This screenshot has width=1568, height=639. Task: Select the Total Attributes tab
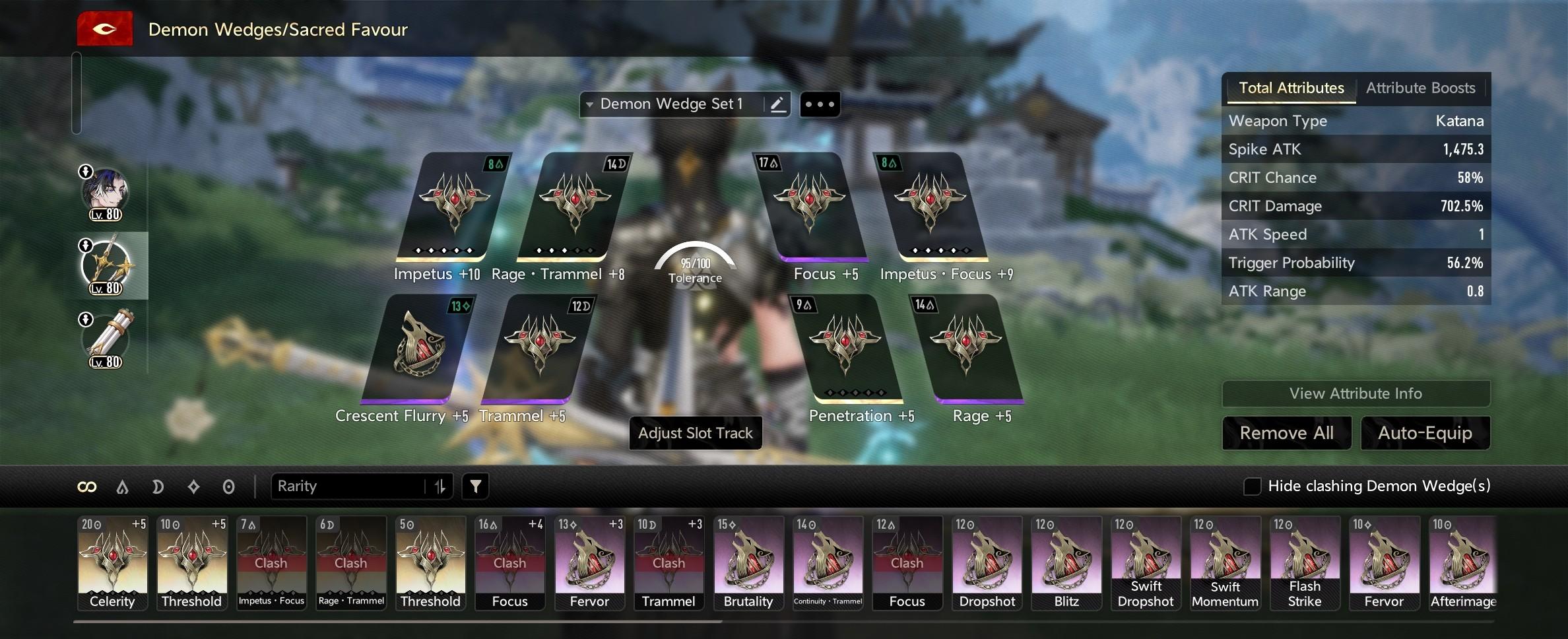[x=1291, y=88]
